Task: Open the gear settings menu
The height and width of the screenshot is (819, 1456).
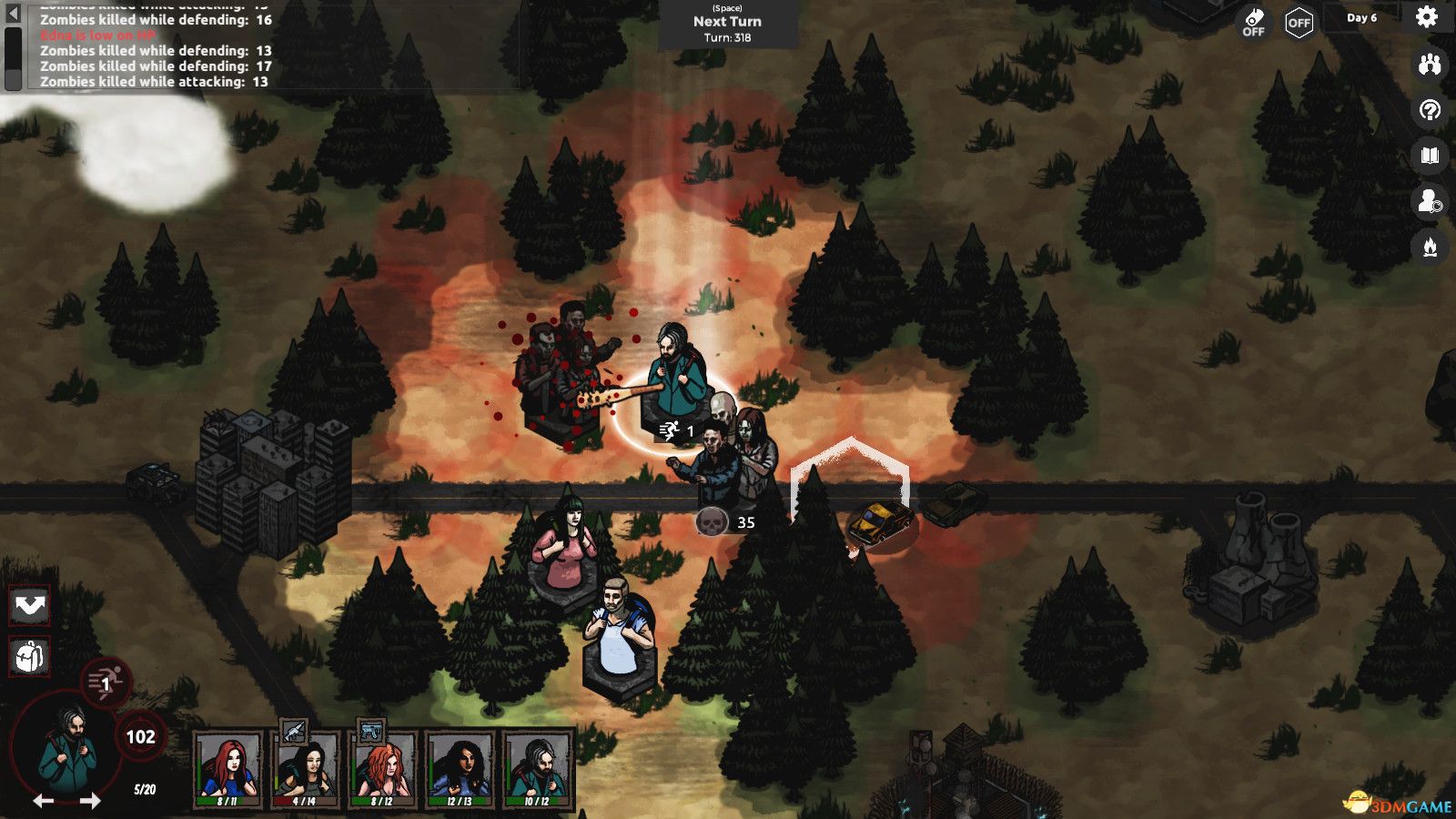Action: click(x=1426, y=17)
